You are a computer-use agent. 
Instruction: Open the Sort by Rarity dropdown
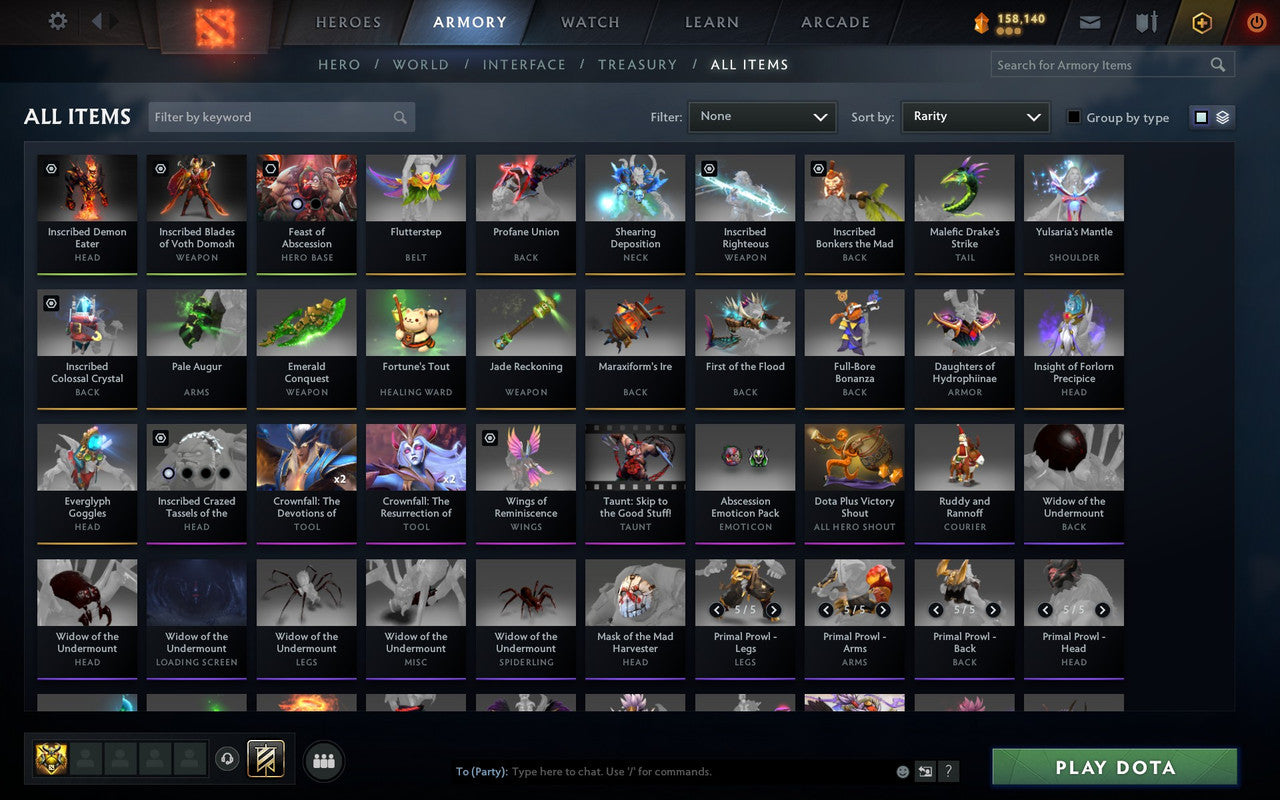coord(975,117)
